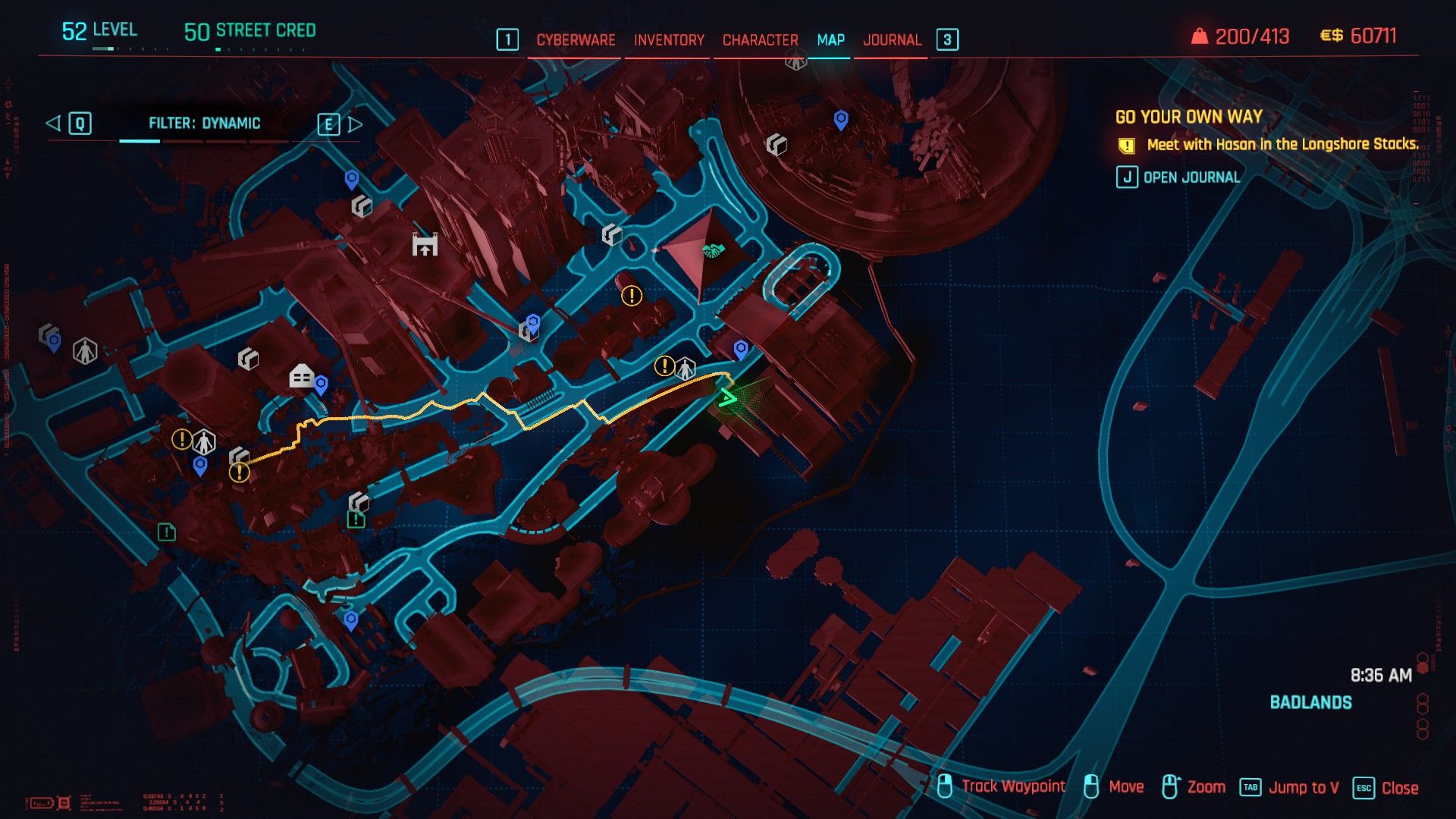The height and width of the screenshot is (819, 1456).
Task: Open the INVENTORY tab
Action: [668, 39]
